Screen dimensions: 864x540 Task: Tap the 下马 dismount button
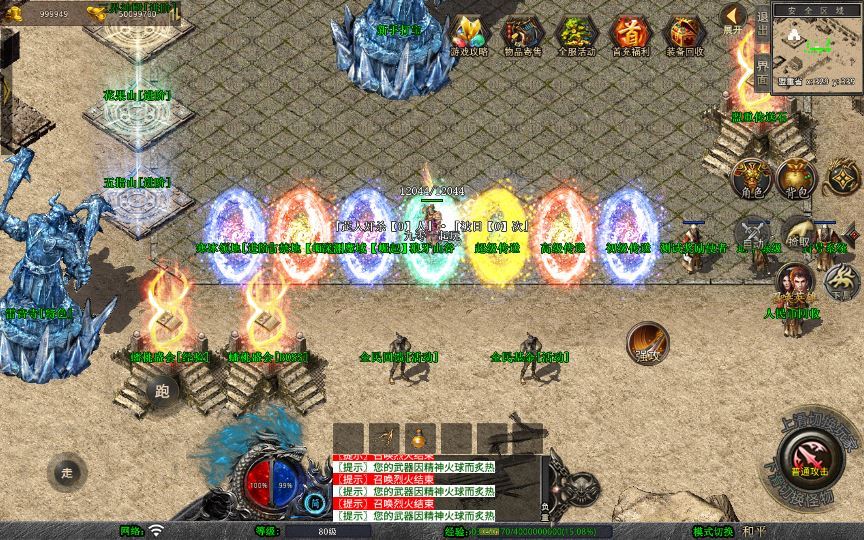(840, 283)
